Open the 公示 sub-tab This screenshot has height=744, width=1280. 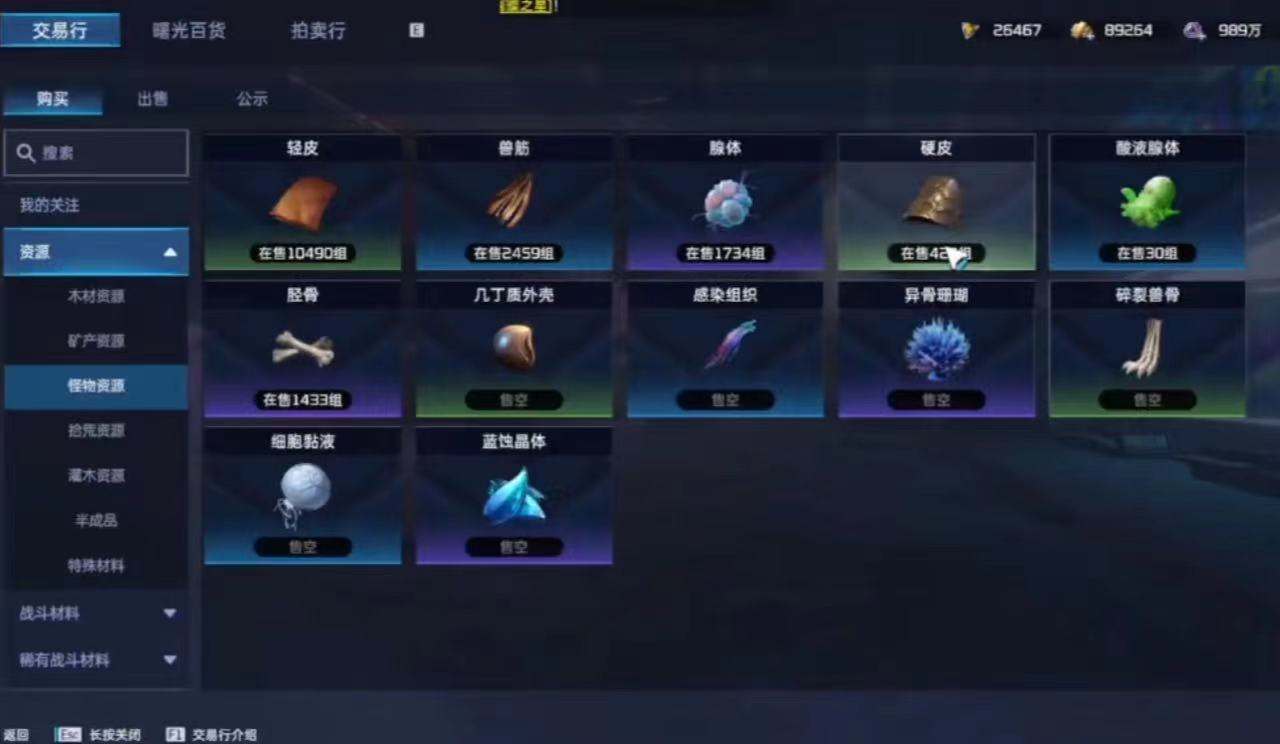tap(252, 99)
